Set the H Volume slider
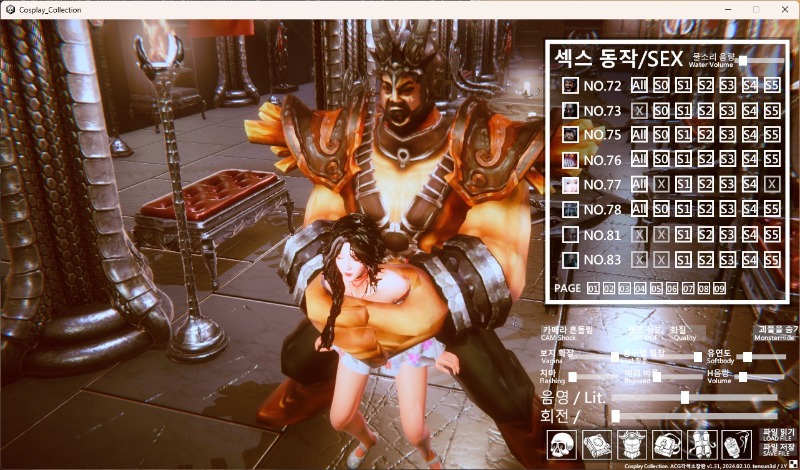800x470 pixels. 744,377
